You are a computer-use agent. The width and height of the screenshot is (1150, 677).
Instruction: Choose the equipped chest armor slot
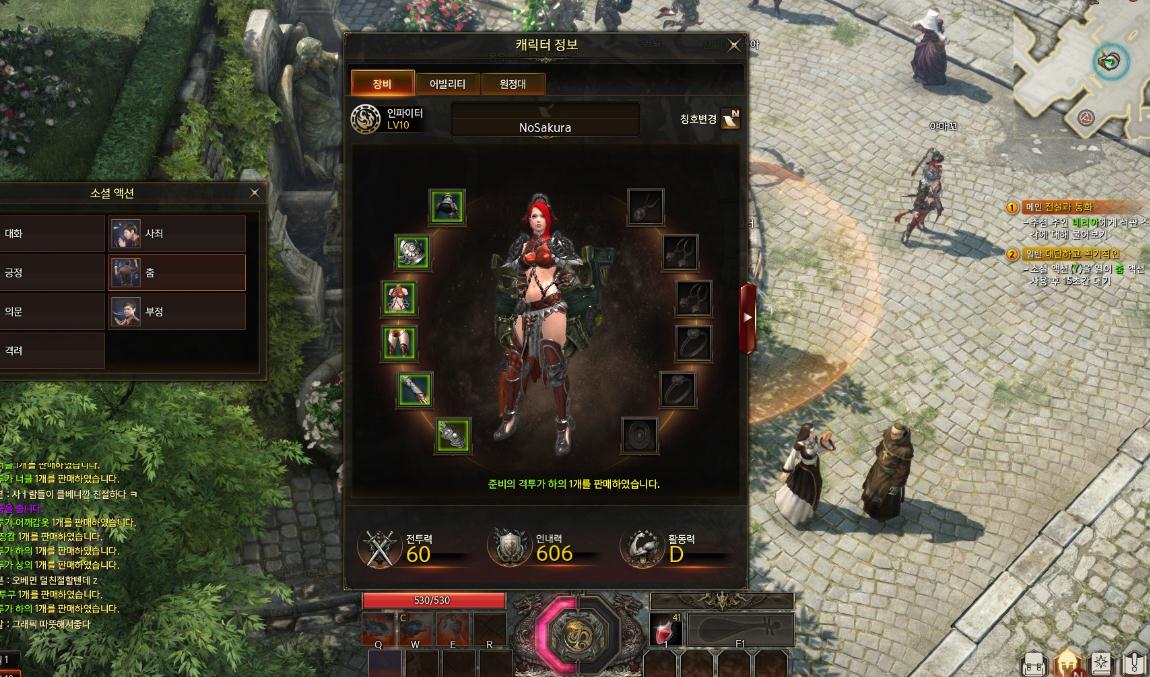click(399, 297)
